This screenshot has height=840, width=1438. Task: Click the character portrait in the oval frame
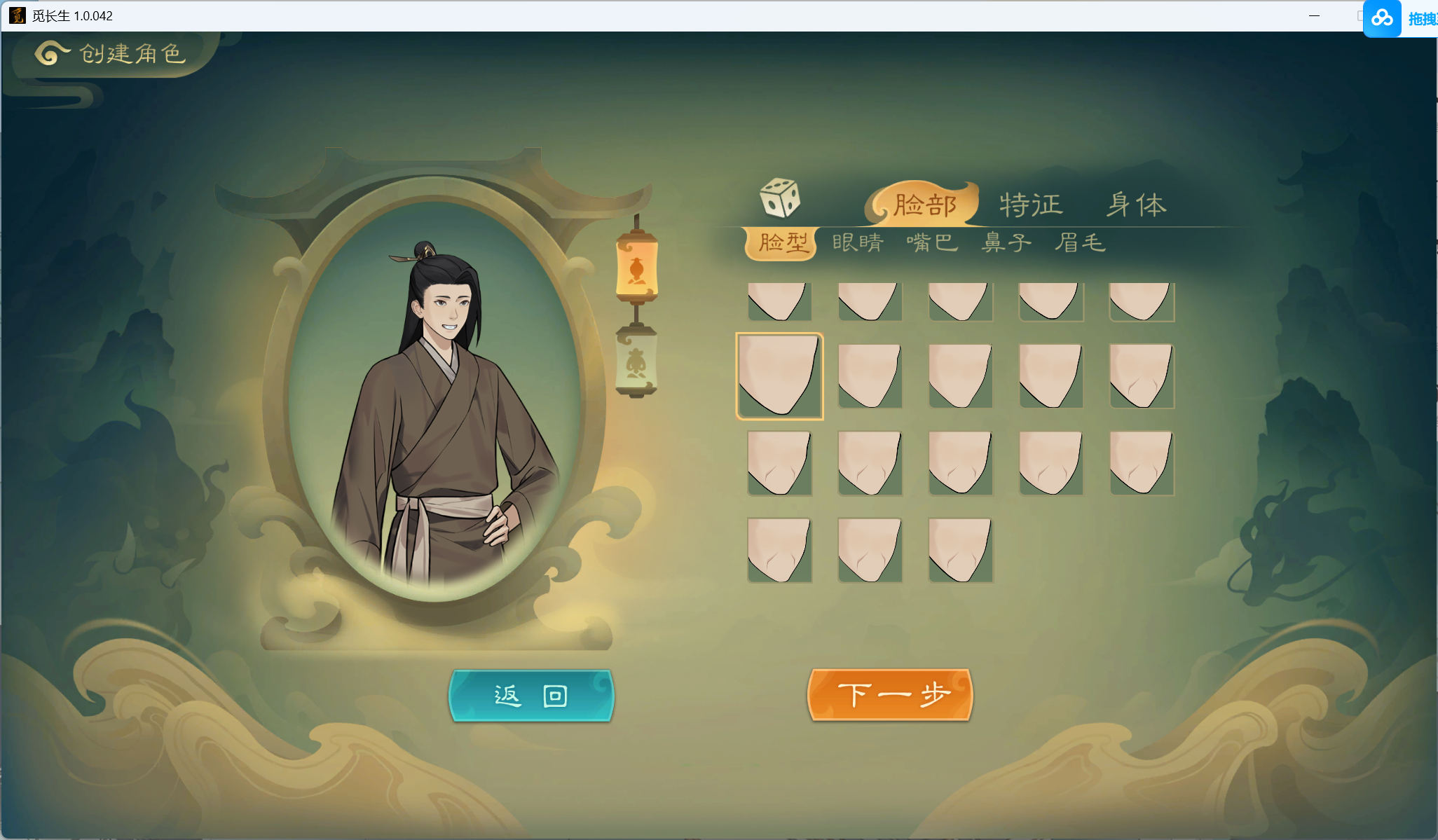pyautogui.click(x=448, y=385)
